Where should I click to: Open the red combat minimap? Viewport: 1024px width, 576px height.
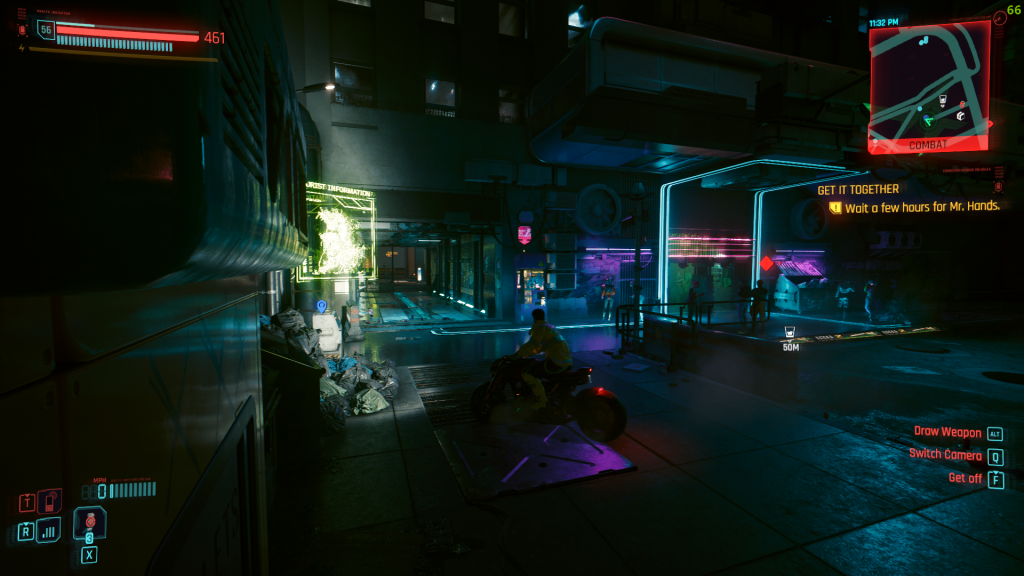(x=929, y=84)
